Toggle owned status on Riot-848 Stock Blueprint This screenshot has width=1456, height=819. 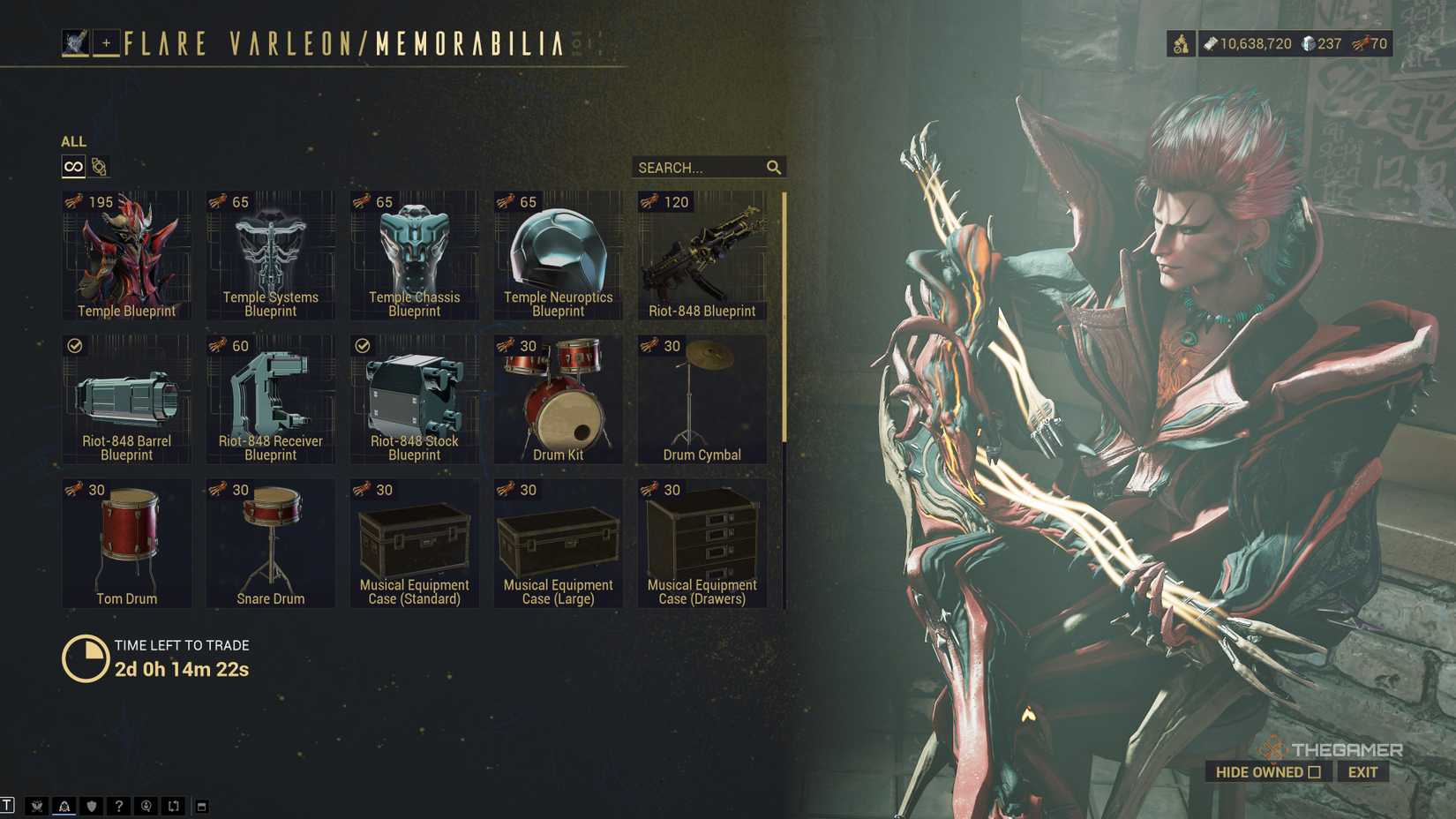coord(361,346)
